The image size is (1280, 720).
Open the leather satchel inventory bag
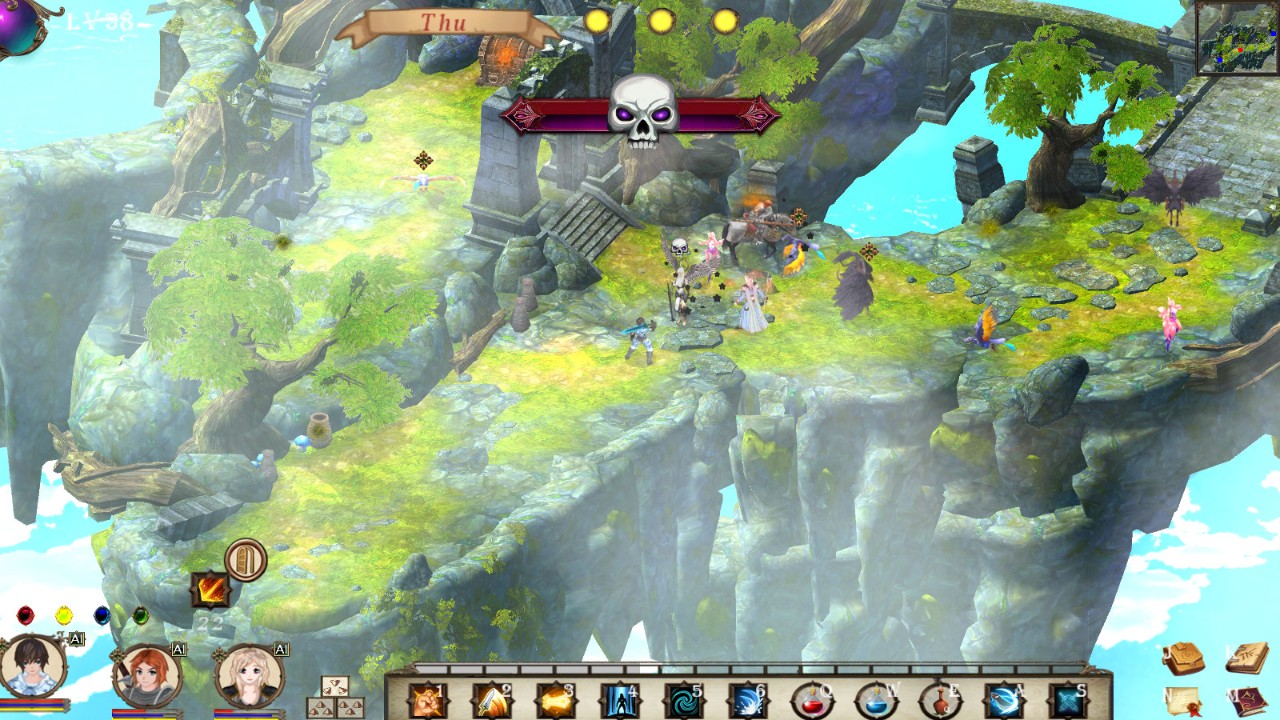1184,658
